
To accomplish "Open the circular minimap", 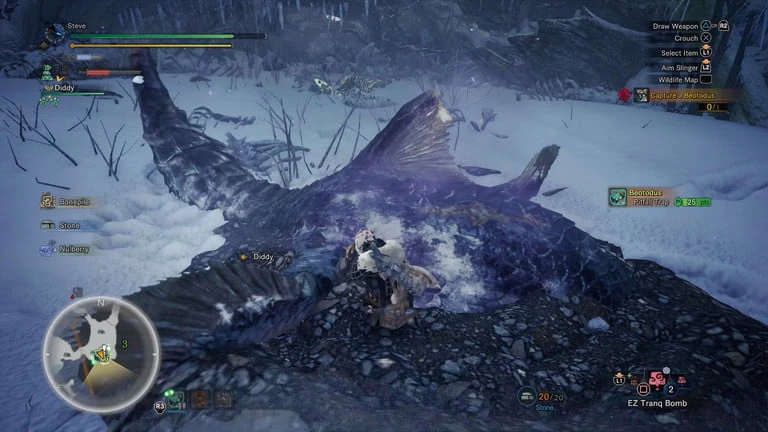I will (x=100, y=353).
